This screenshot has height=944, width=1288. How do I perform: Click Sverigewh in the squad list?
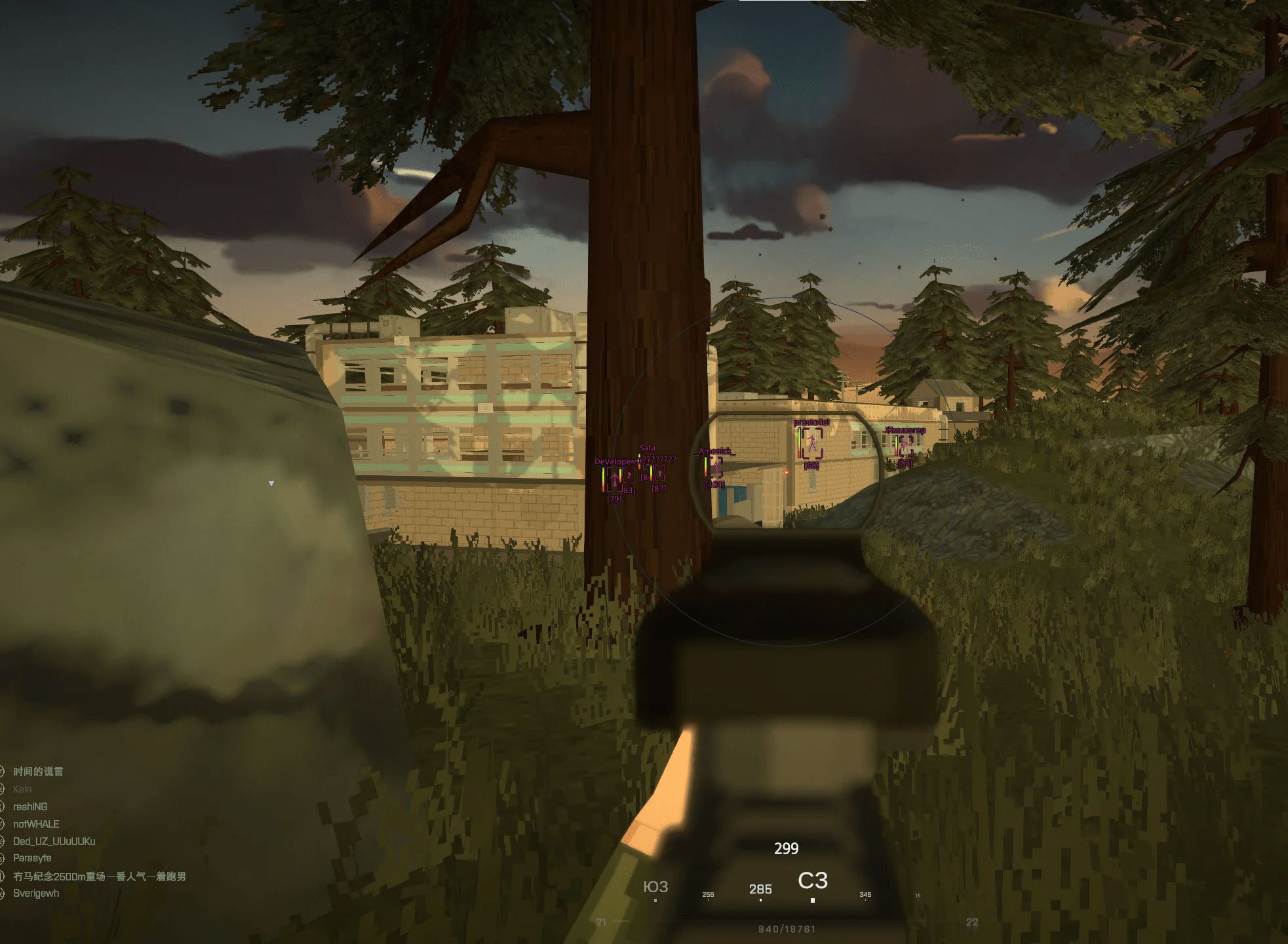point(36,893)
